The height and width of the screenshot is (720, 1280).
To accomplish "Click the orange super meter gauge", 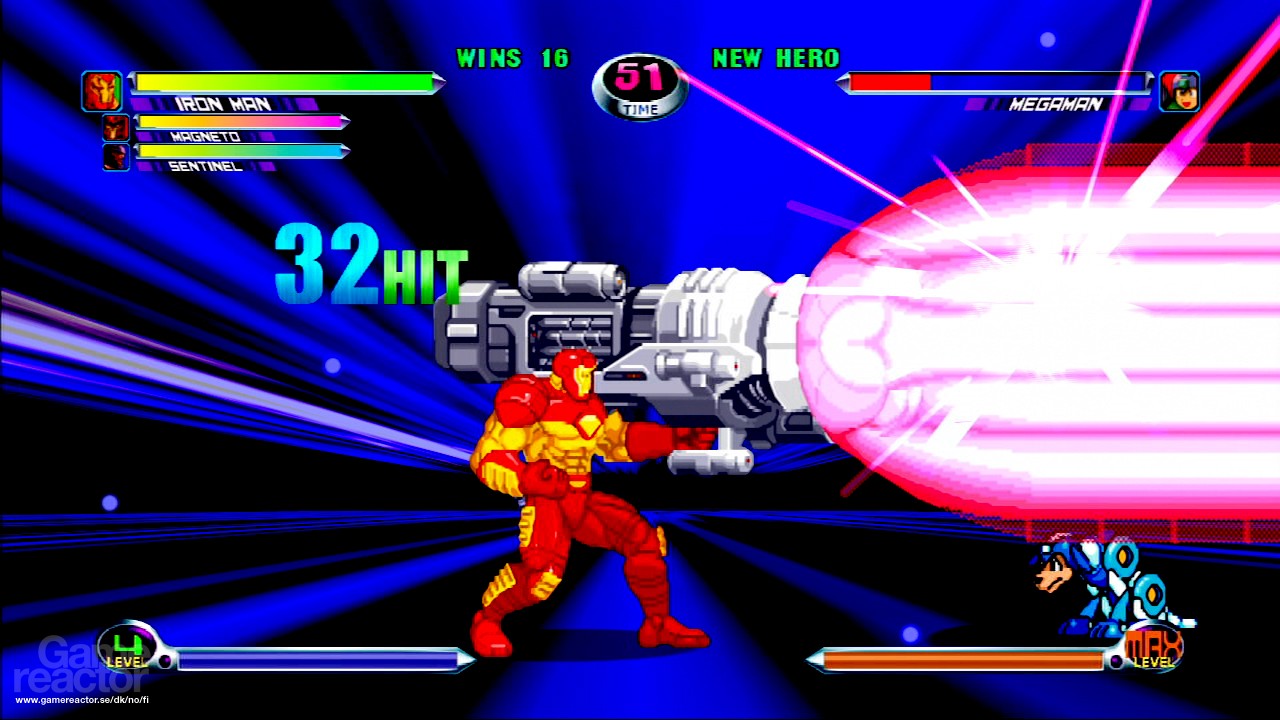I will 960,659.
